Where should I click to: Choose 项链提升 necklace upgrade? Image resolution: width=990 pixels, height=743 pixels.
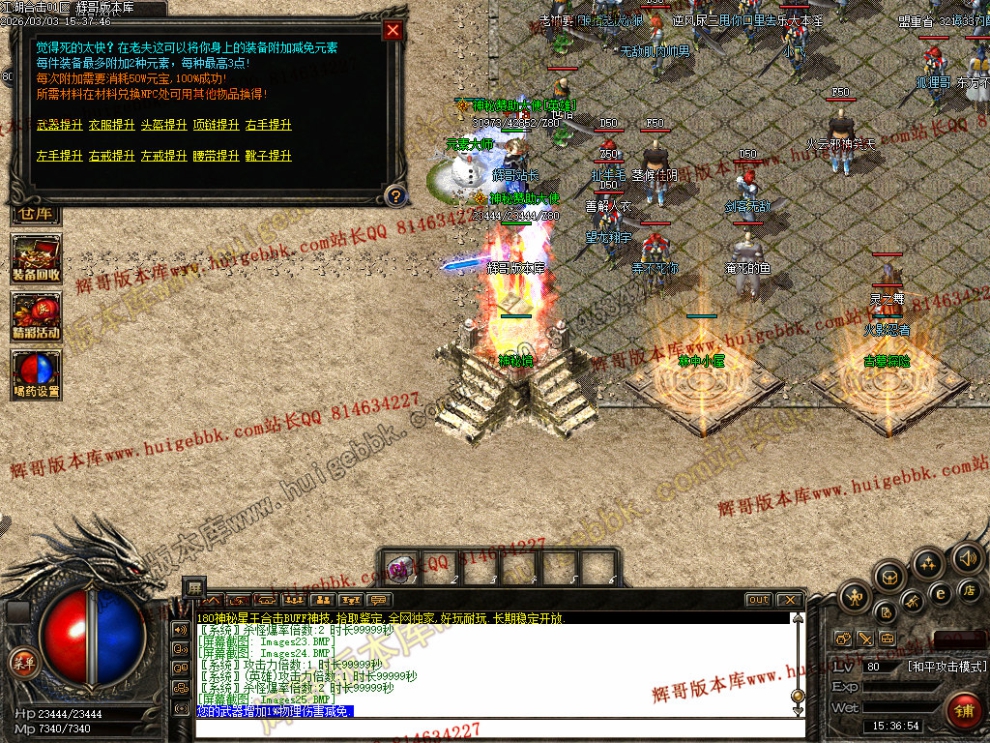[x=215, y=125]
